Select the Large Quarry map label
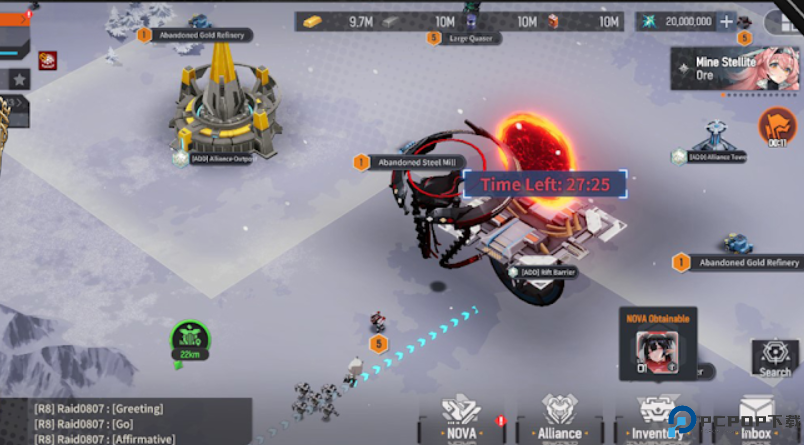 coord(473,38)
